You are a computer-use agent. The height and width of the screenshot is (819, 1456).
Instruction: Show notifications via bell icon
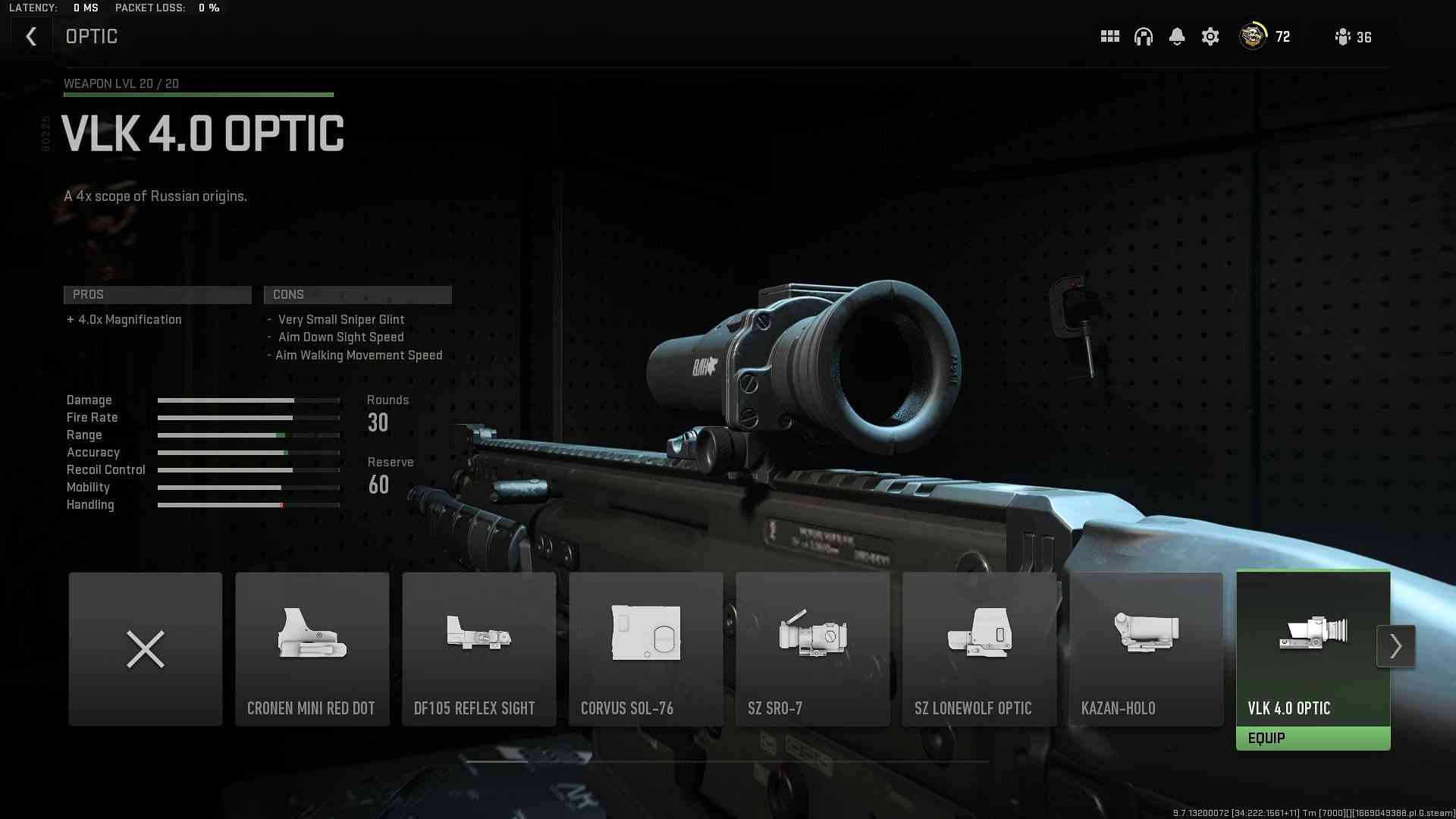[x=1176, y=36]
